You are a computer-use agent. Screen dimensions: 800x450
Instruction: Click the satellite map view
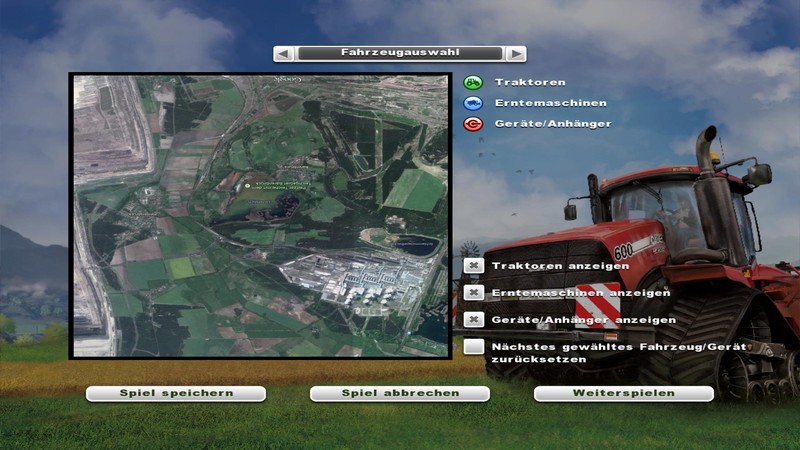[x=260, y=215]
